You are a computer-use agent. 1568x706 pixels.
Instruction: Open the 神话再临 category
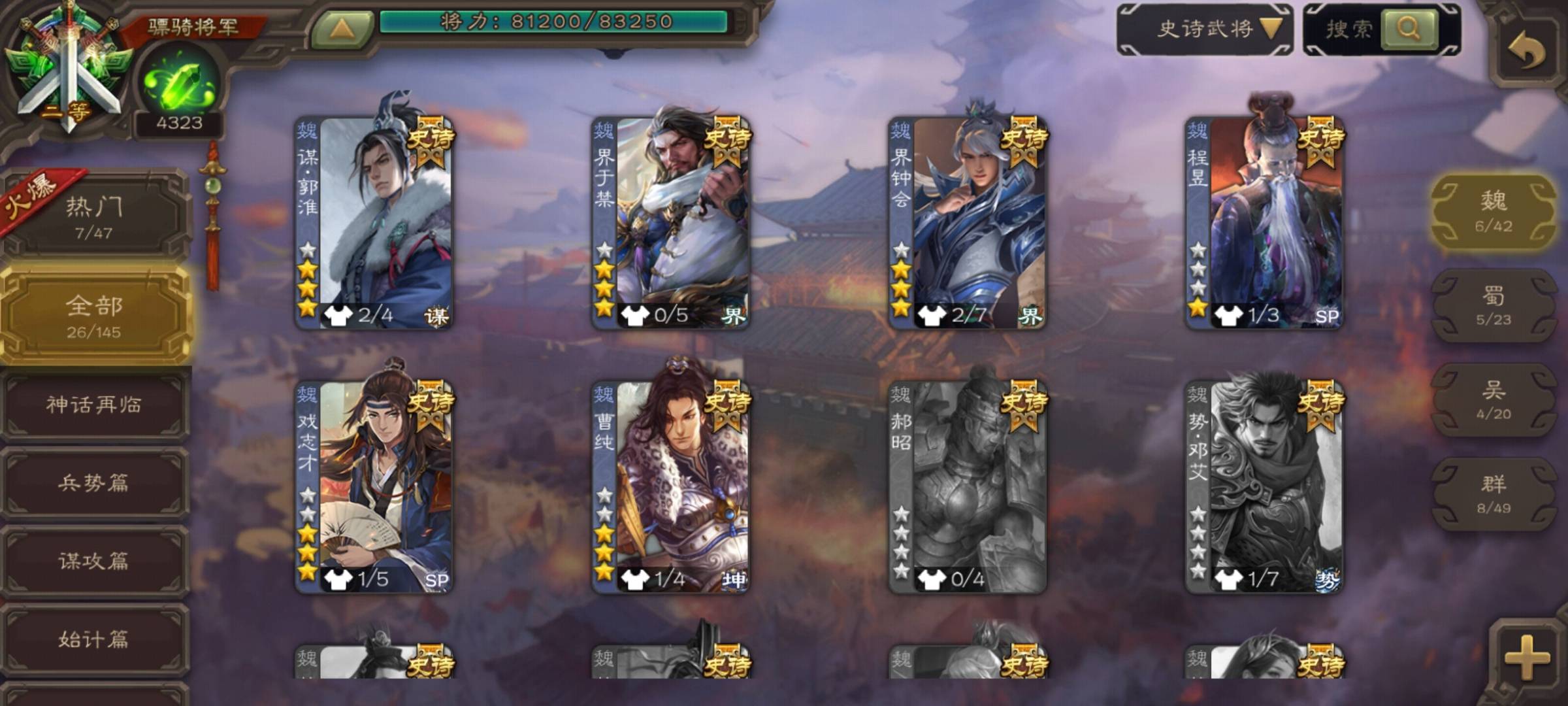click(94, 405)
